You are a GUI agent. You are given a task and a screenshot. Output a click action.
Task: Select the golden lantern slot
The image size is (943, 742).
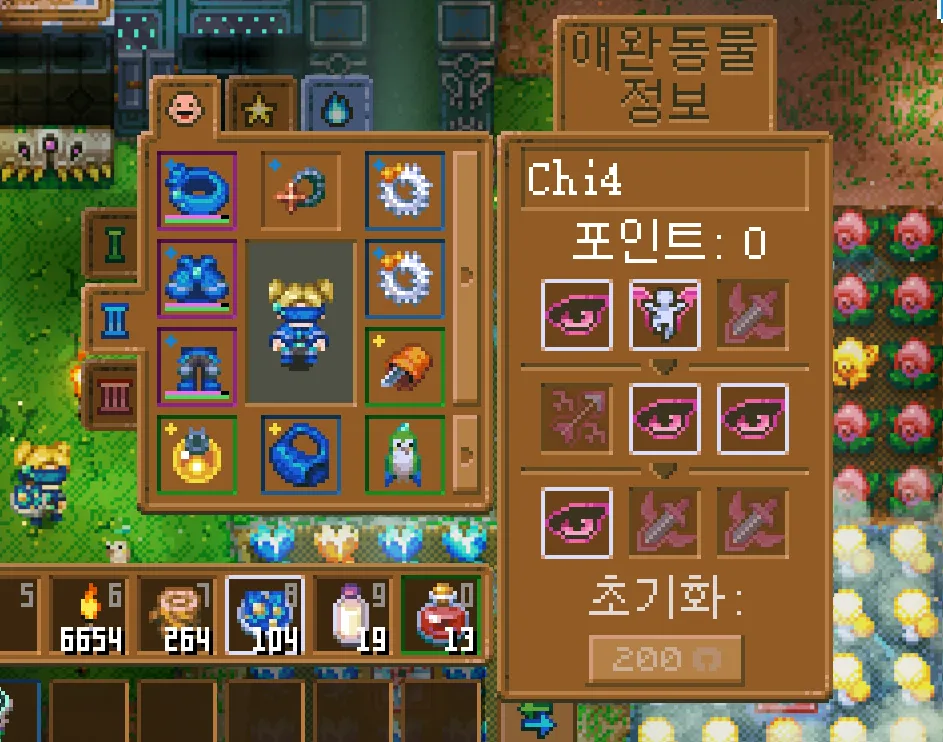(197, 455)
